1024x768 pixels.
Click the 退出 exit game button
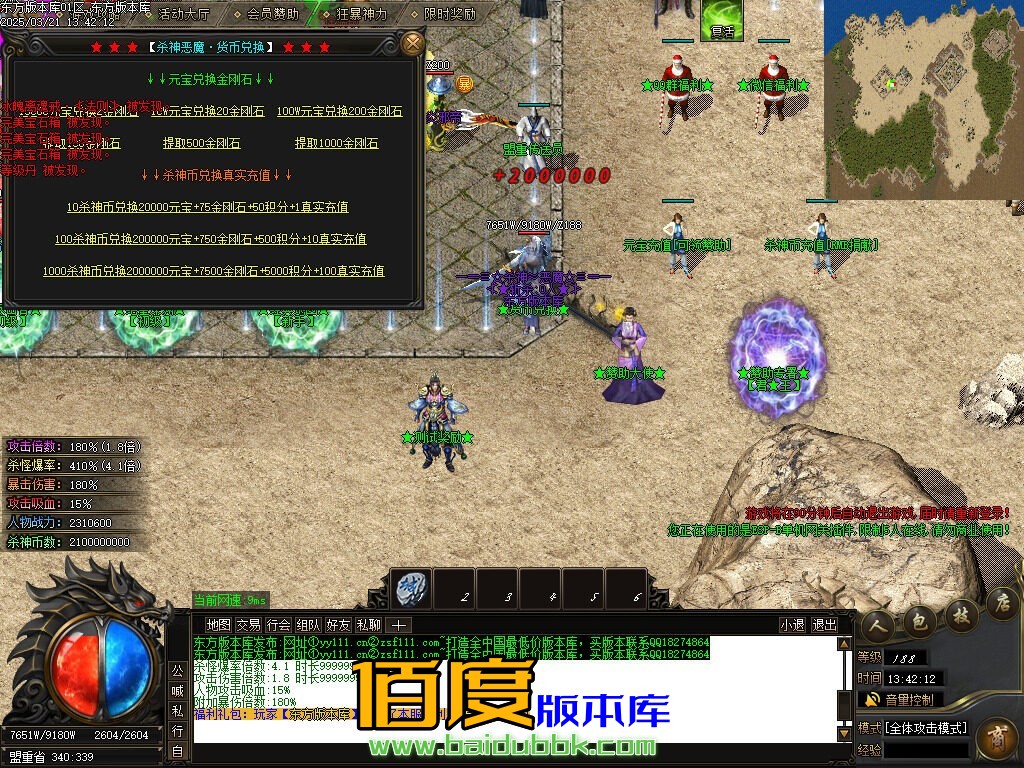[824, 624]
